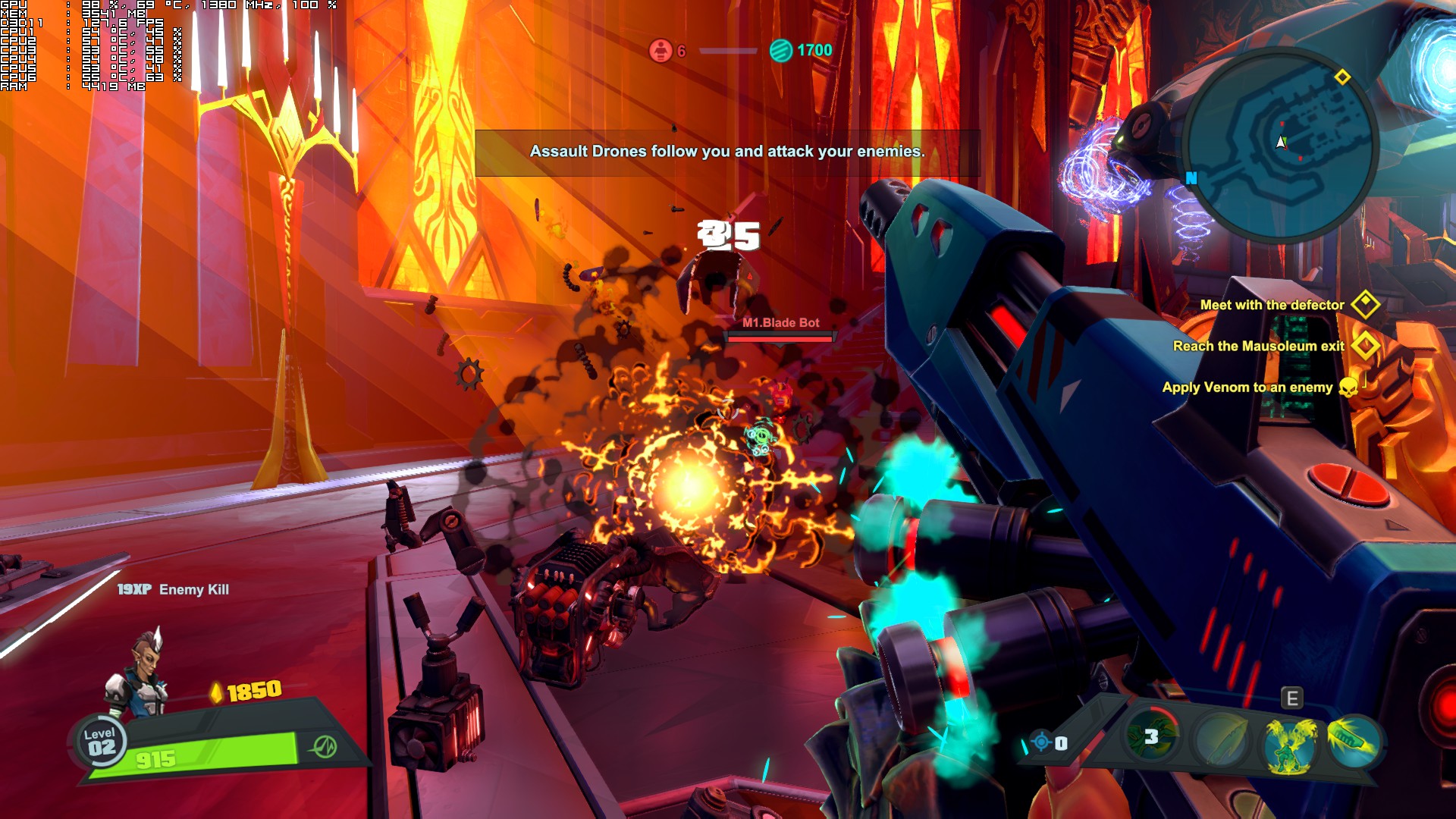Activate the ability showing the cooldown number 3
Image resolution: width=1456 pixels, height=819 pixels.
pos(1152,736)
